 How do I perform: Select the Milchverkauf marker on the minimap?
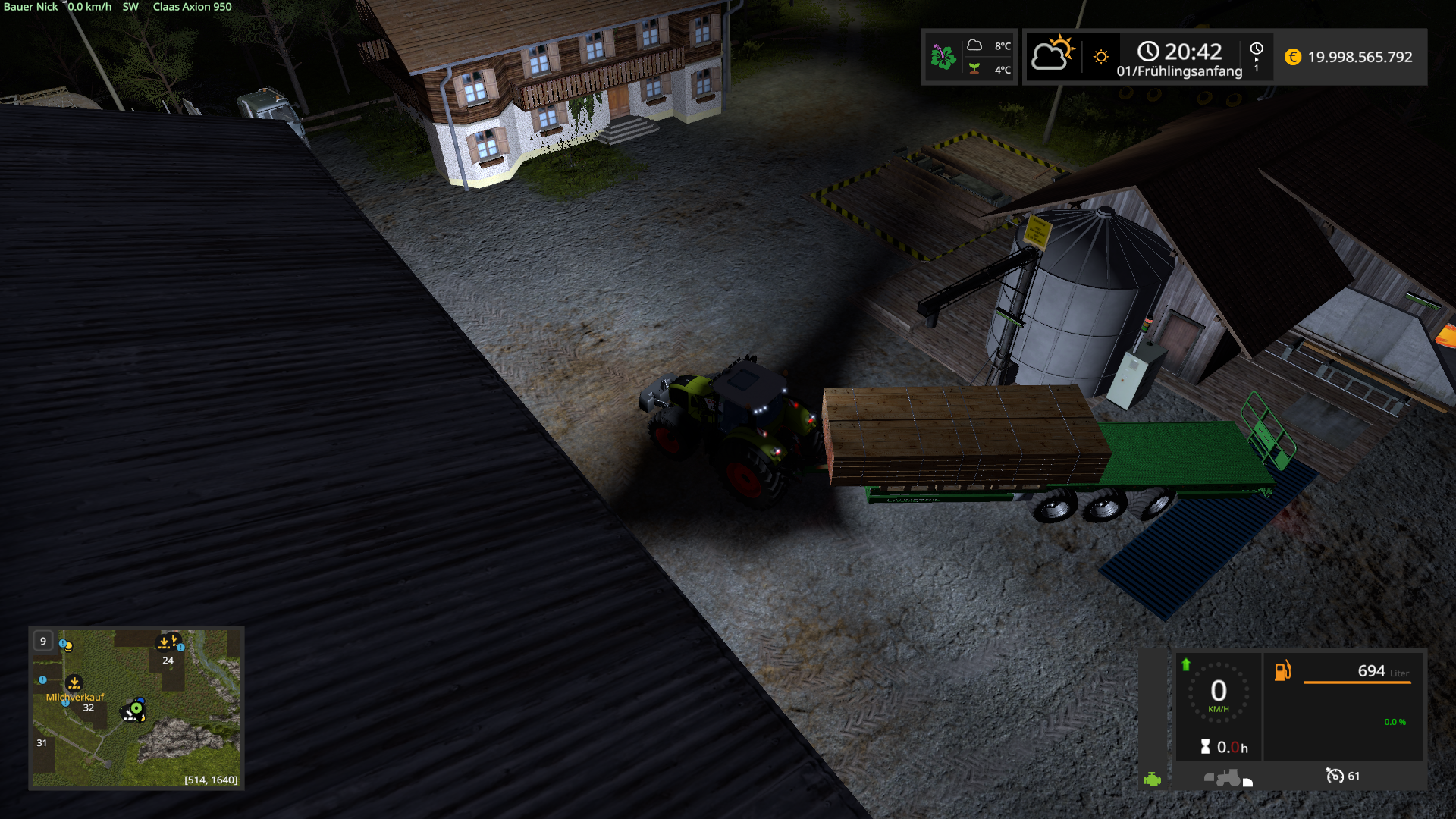[74, 683]
